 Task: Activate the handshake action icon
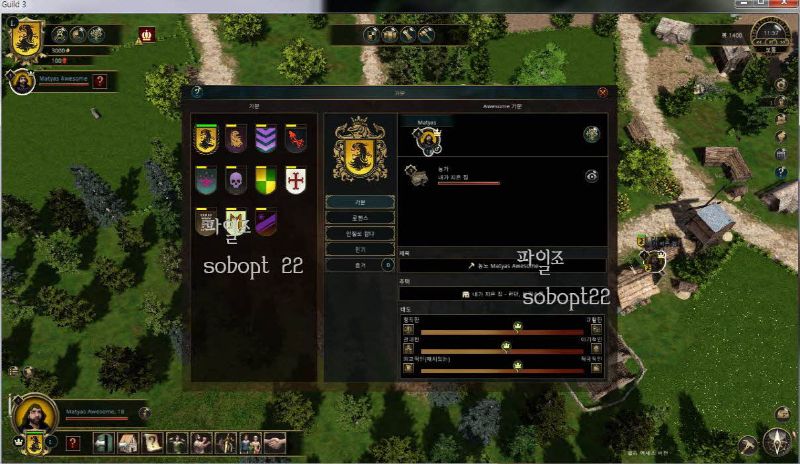[275, 441]
